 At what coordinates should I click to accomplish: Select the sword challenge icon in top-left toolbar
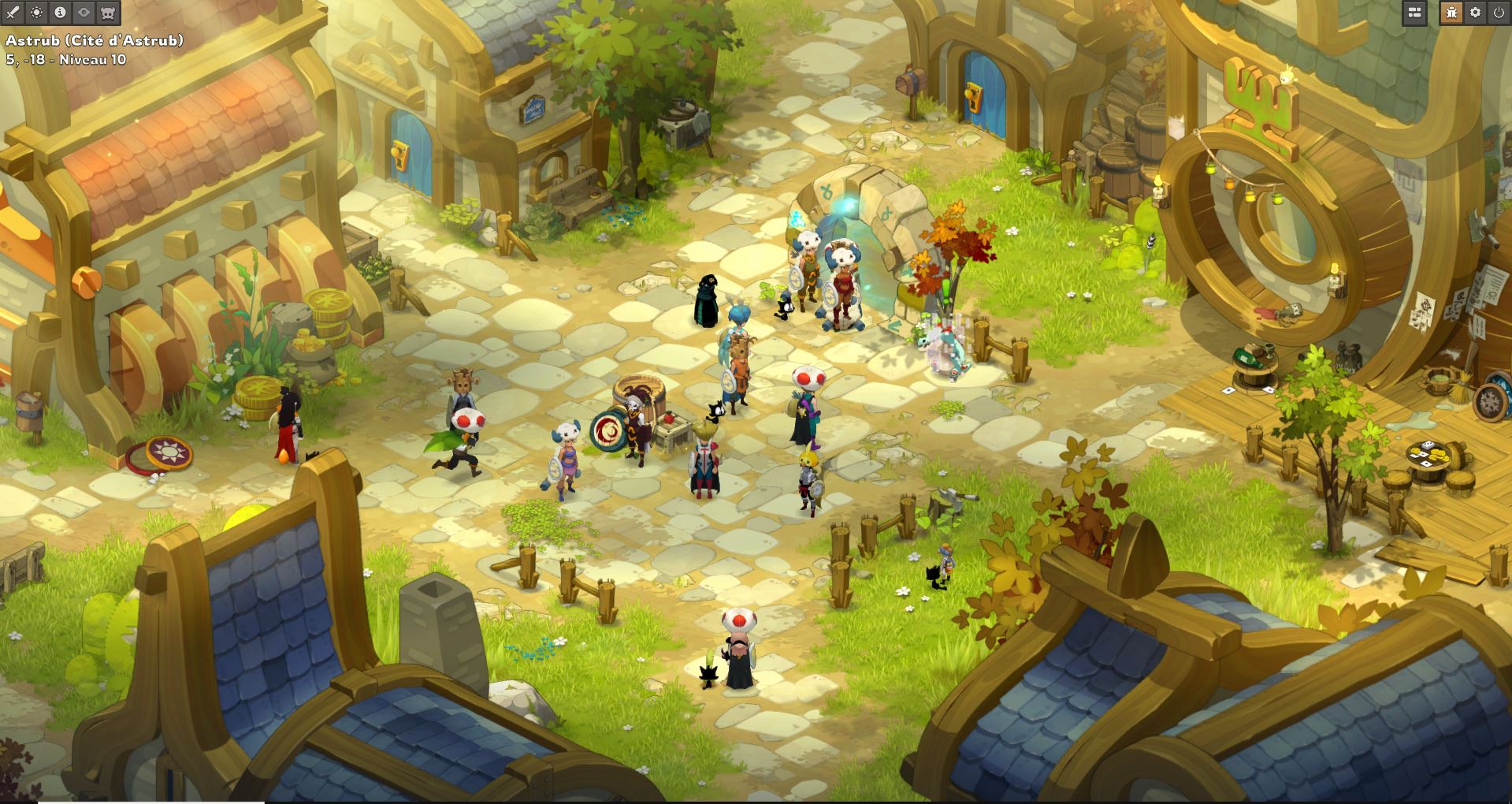point(12,12)
